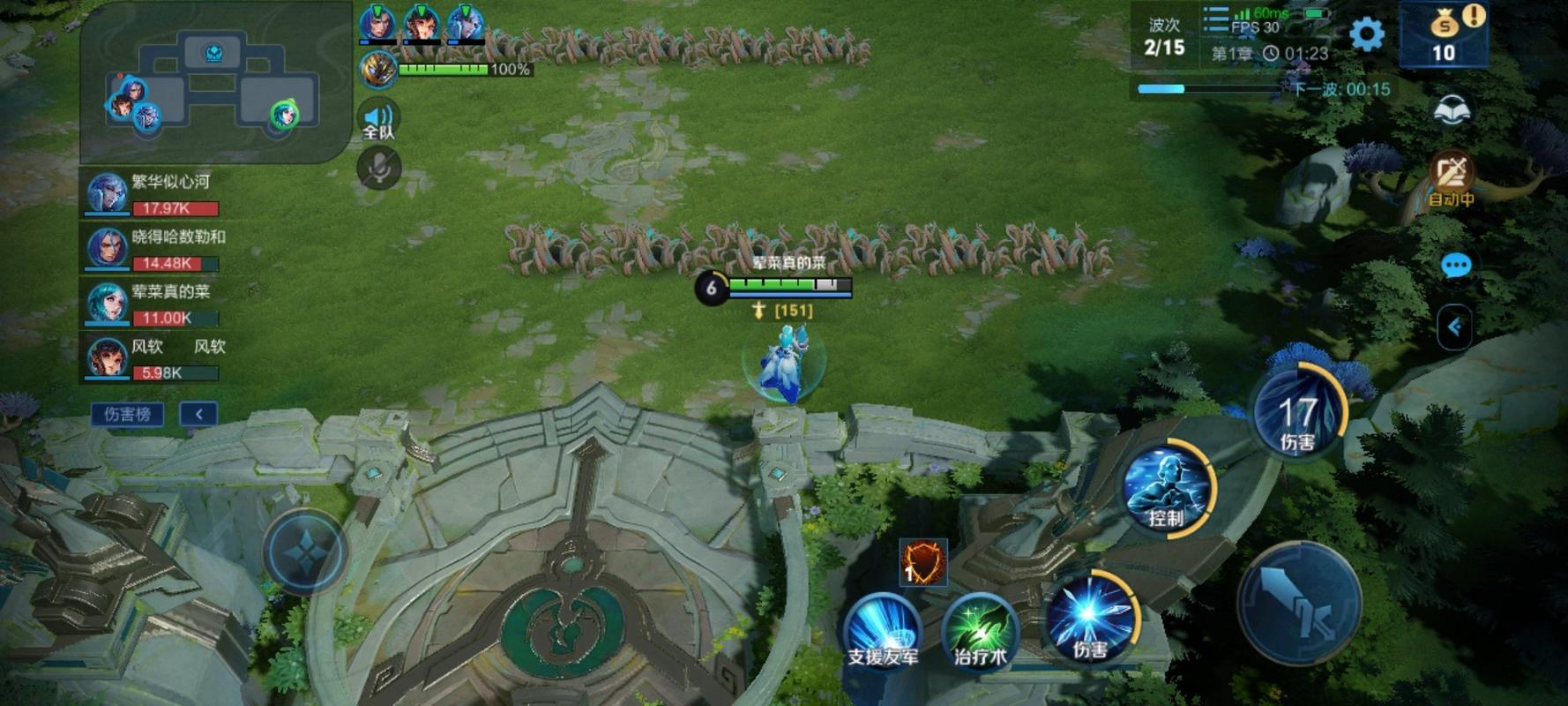Collapse the damage list with the arrow
Screen dimensions: 1568x706
(x=199, y=414)
